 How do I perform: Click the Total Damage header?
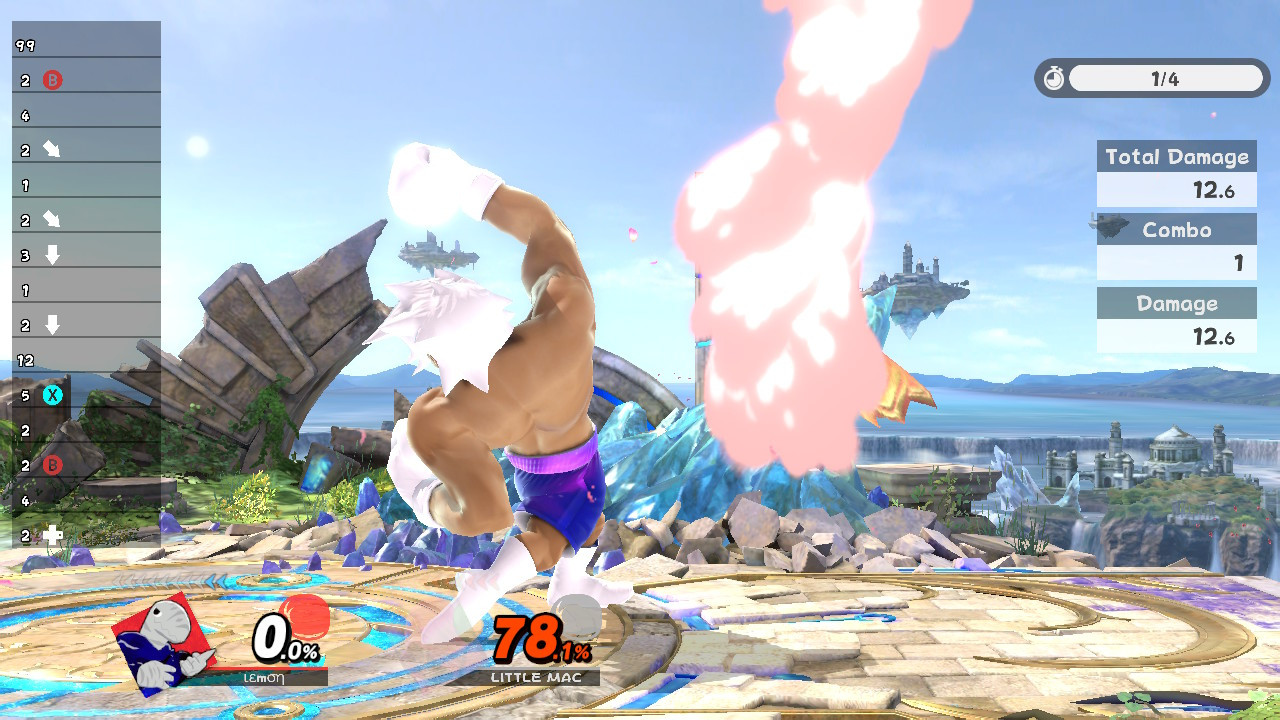pos(1176,156)
